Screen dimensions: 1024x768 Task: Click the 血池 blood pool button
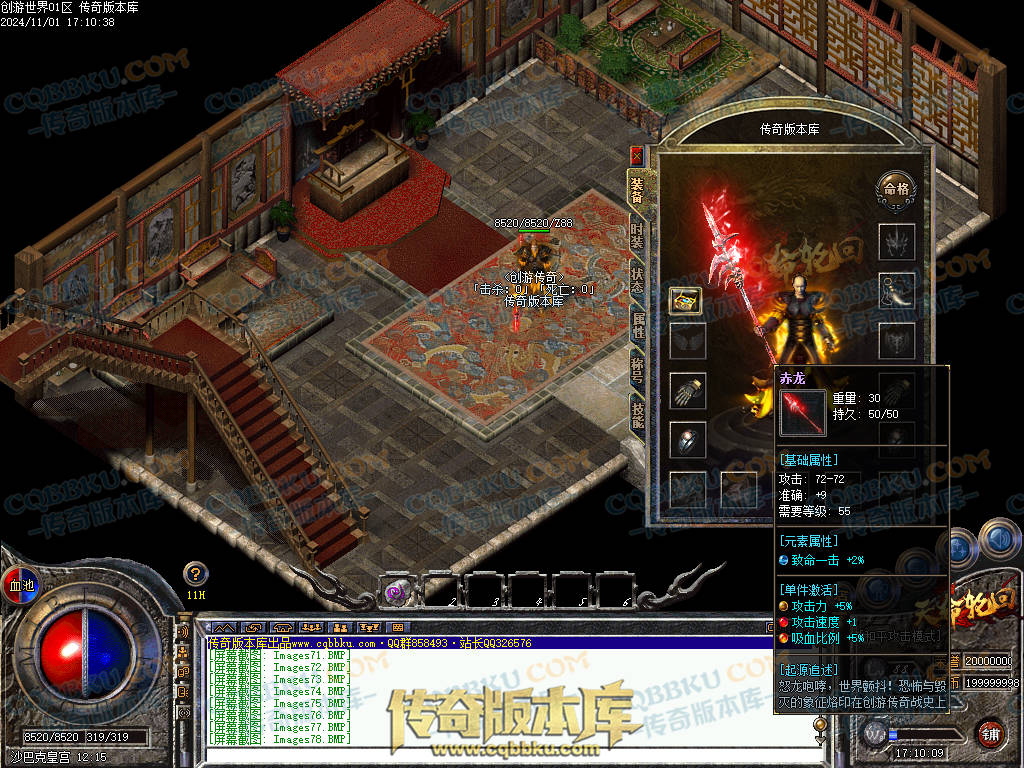coord(21,585)
